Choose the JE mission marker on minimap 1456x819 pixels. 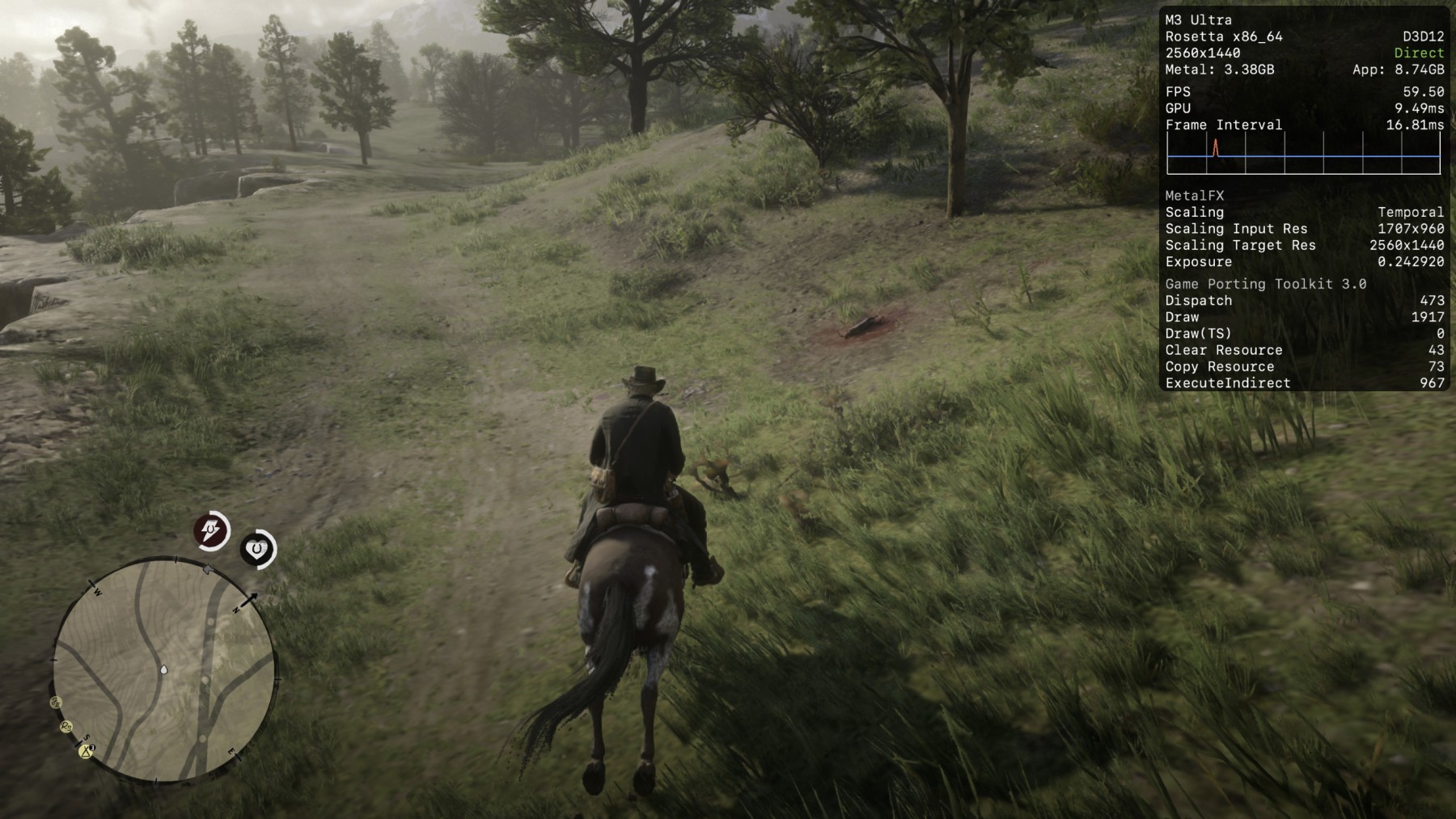click(56, 702)
